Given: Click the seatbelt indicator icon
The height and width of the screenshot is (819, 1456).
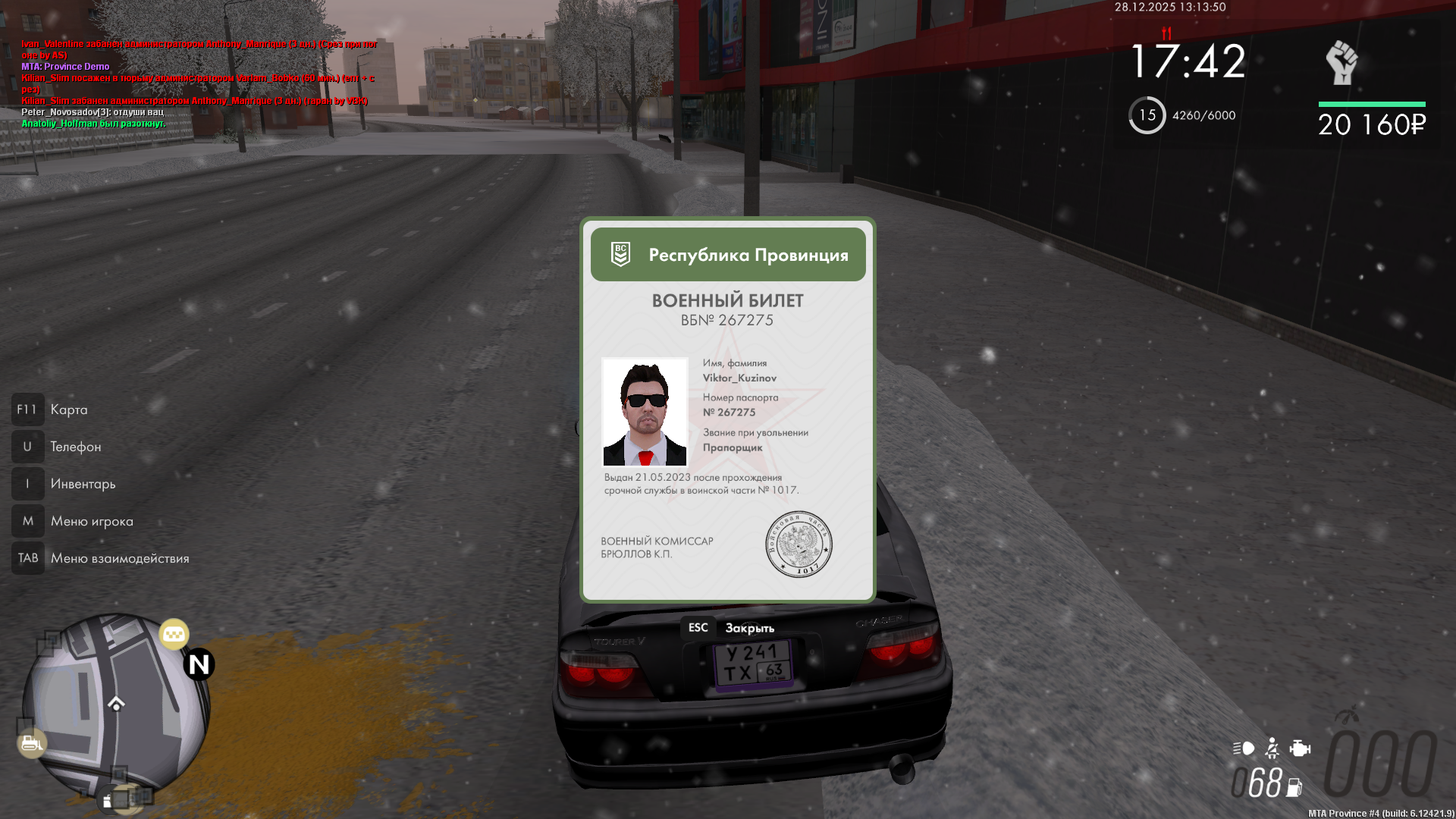Looking at the screenshot, I should coord(1272,748).
